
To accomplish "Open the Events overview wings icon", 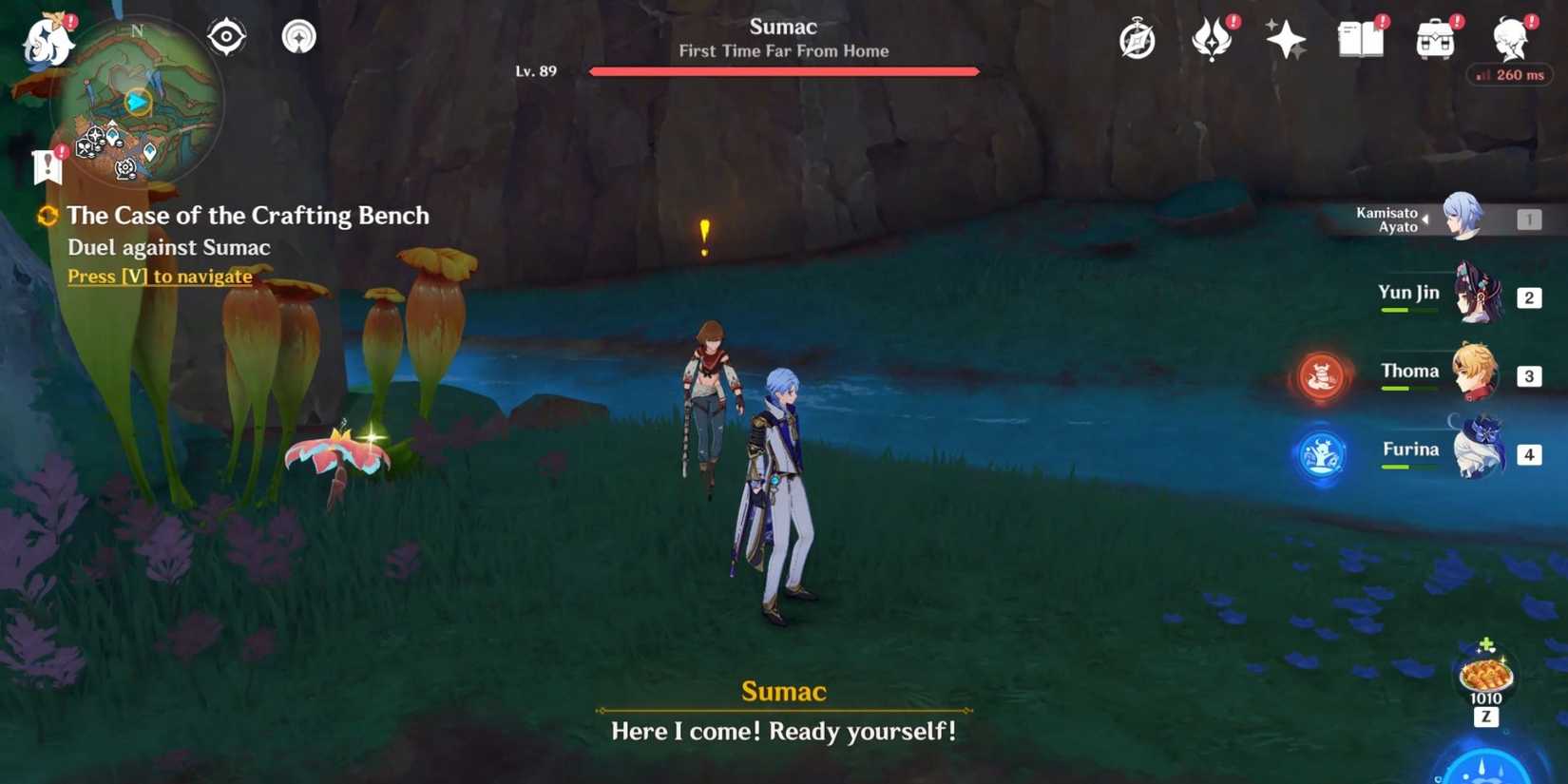I will tap(1211, 38).
